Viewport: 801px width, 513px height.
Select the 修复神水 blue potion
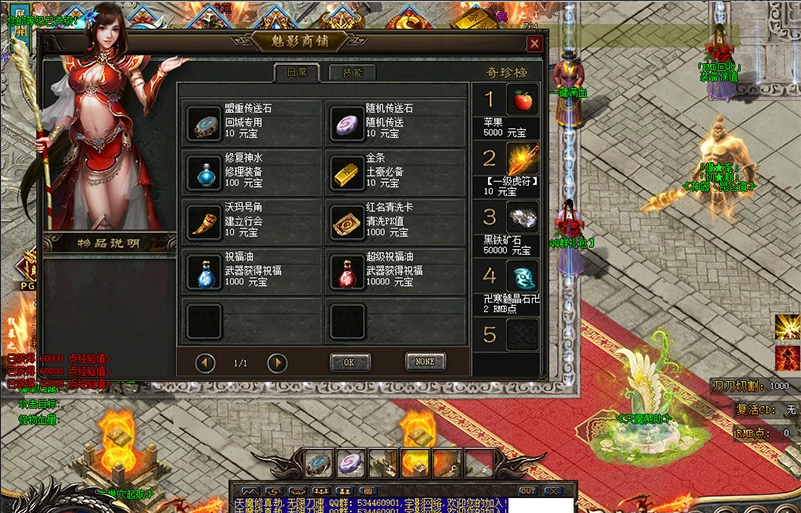[204, 172]
